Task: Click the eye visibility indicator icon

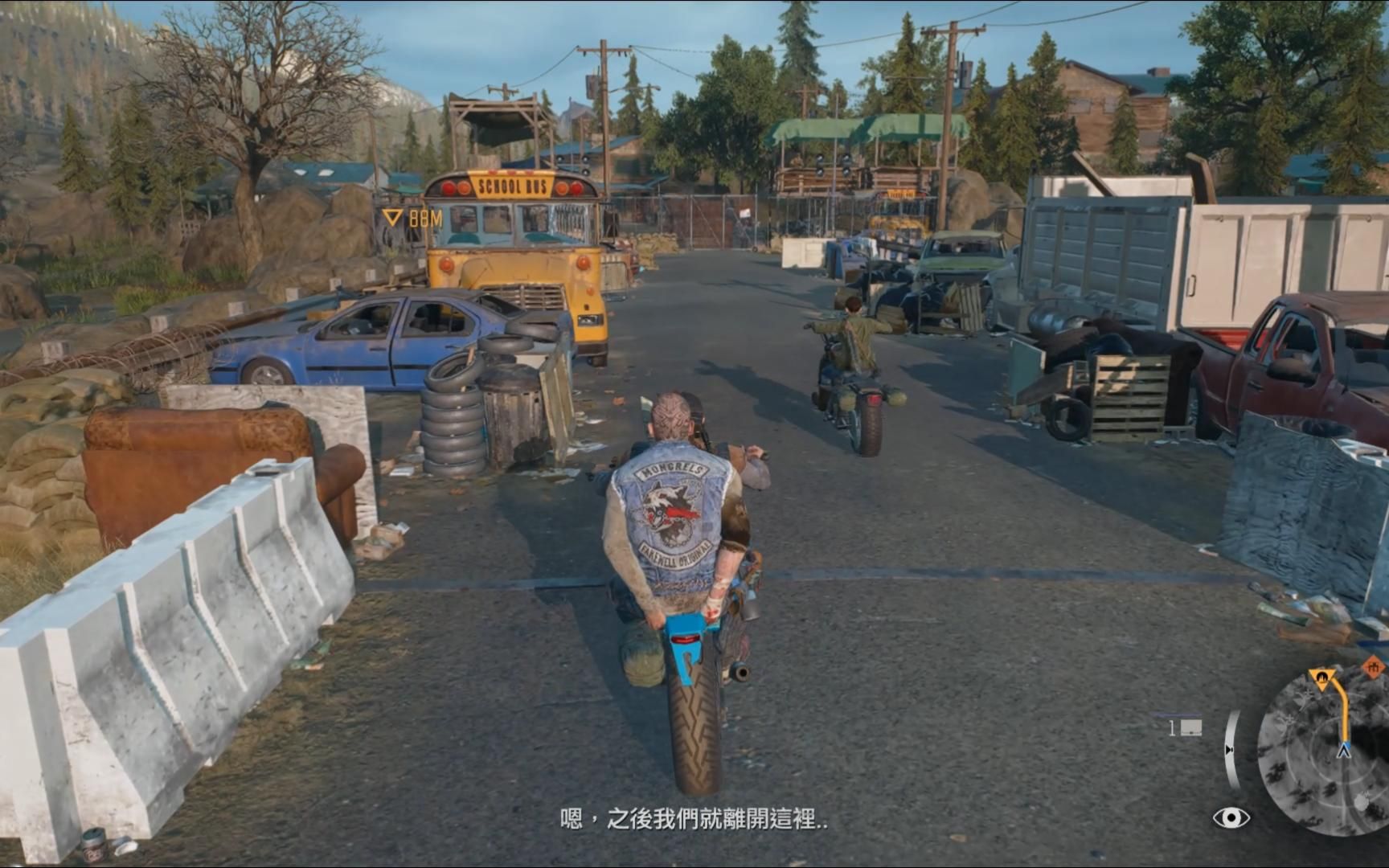Action: [1231, 818]
